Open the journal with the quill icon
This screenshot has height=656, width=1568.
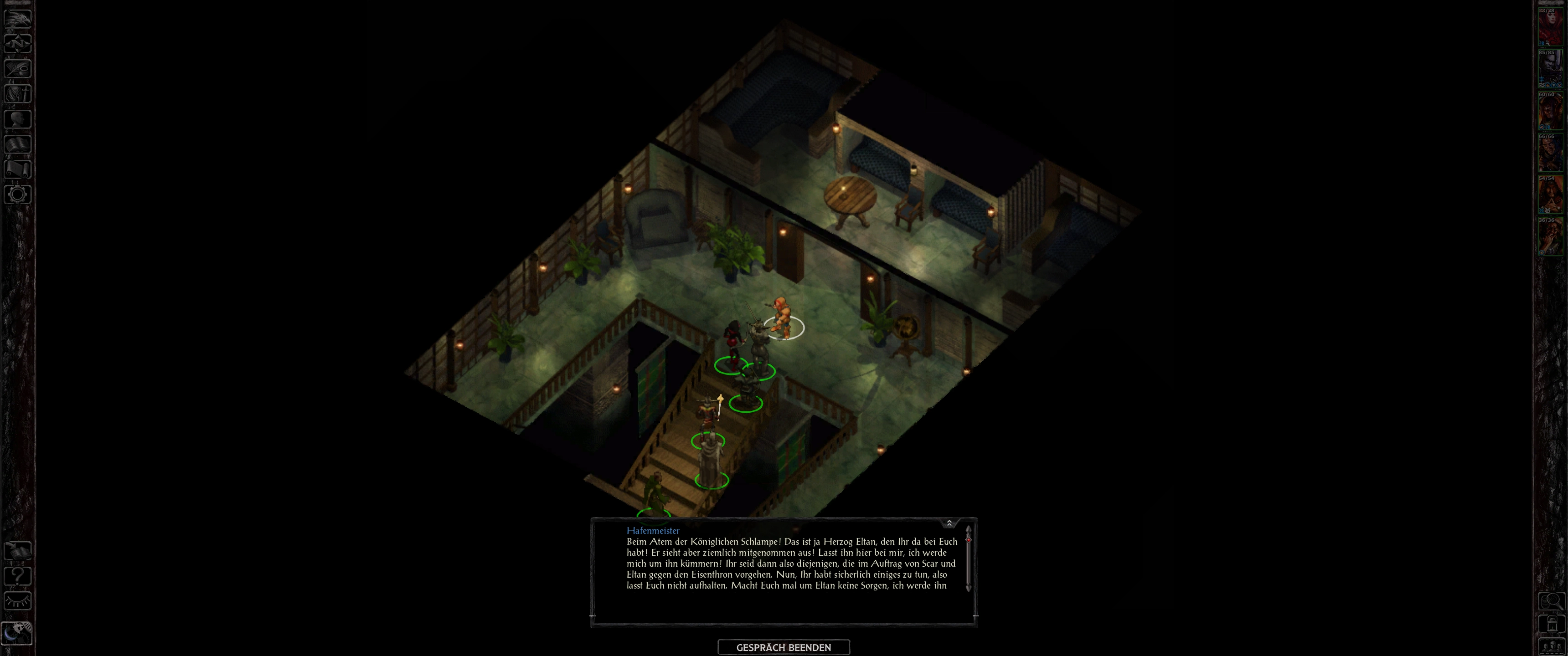click(18, 68)
